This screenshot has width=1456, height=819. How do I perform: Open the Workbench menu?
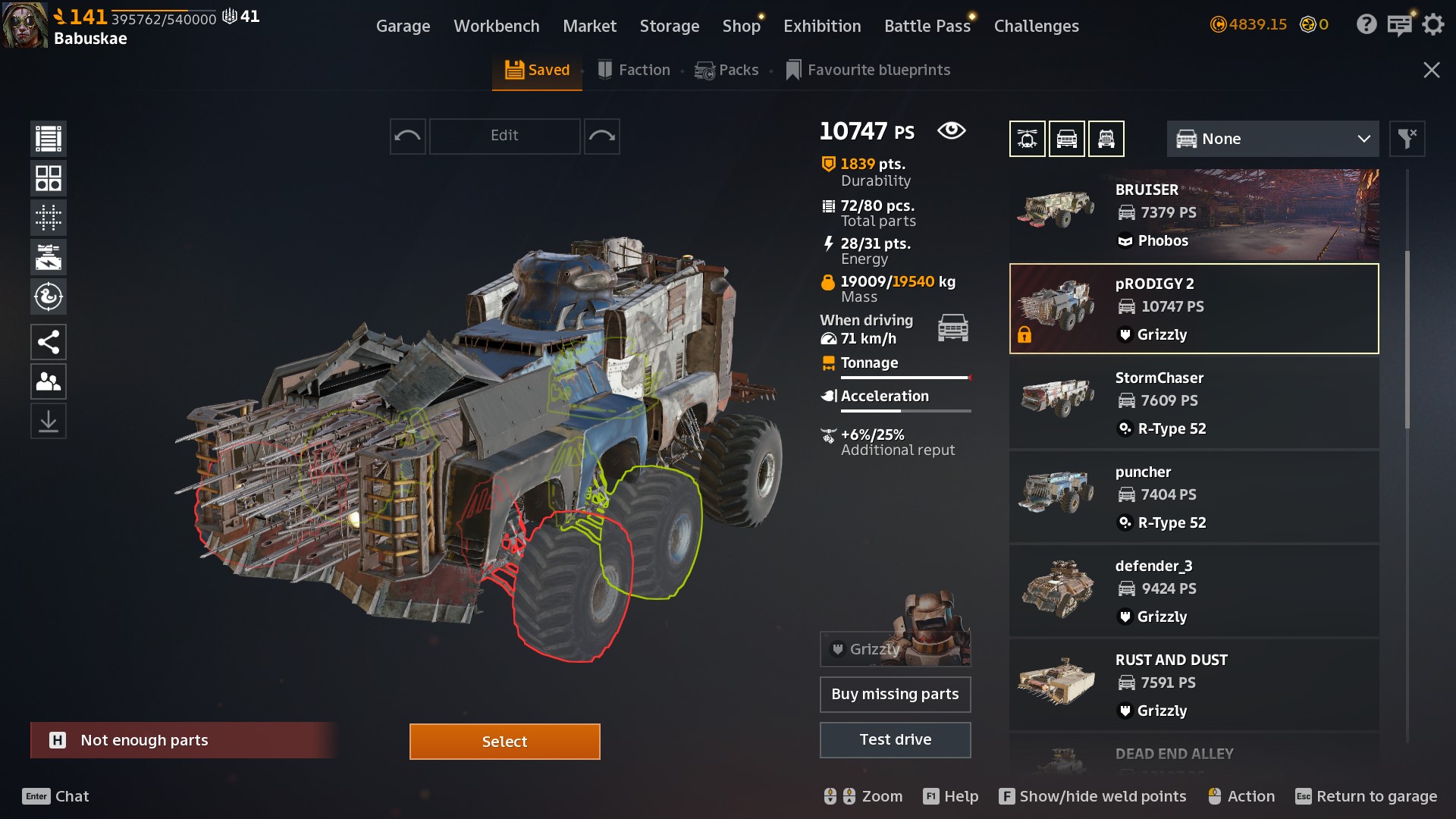(496, 26)
